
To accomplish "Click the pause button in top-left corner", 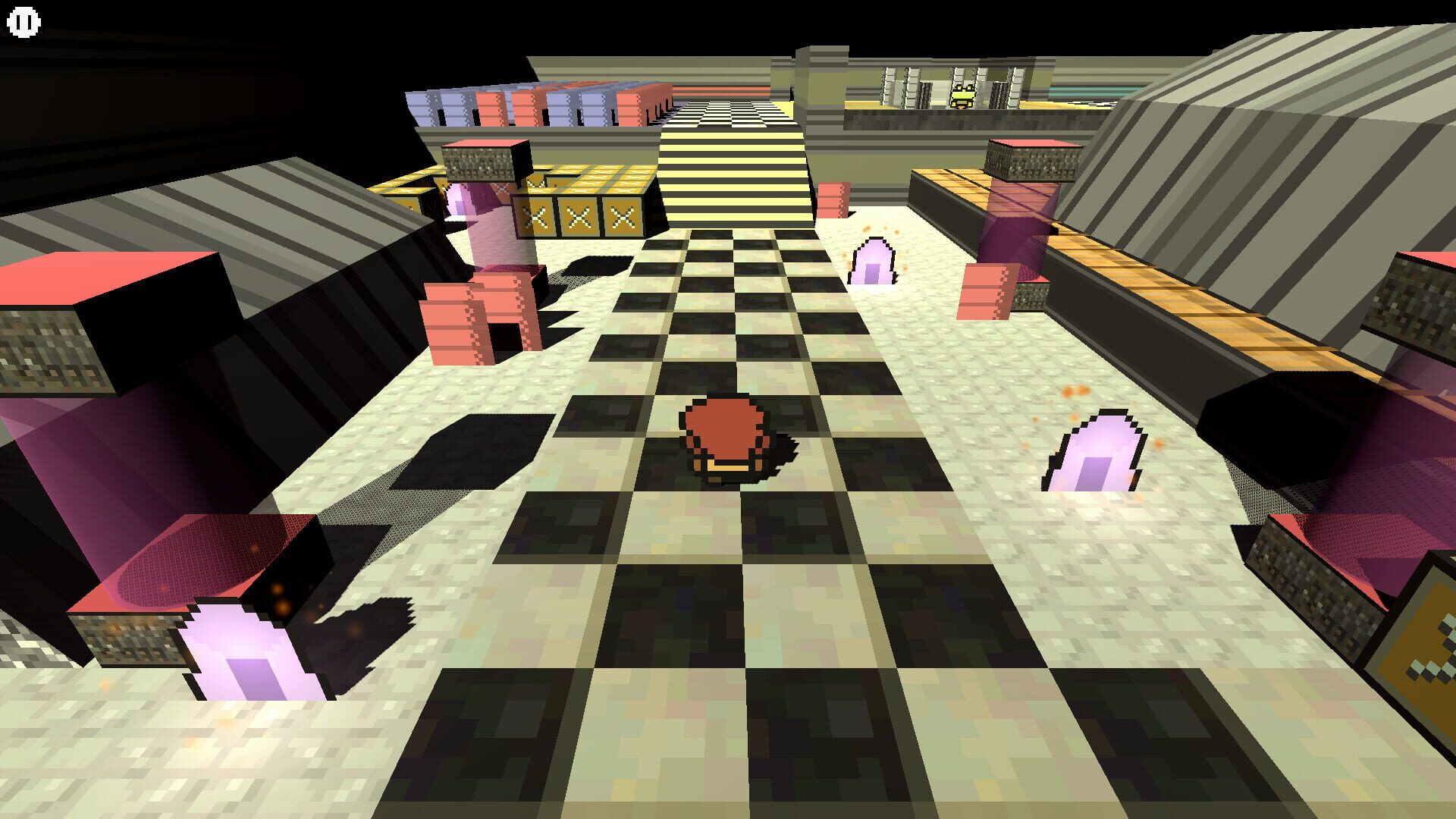I will click(22, 22).
